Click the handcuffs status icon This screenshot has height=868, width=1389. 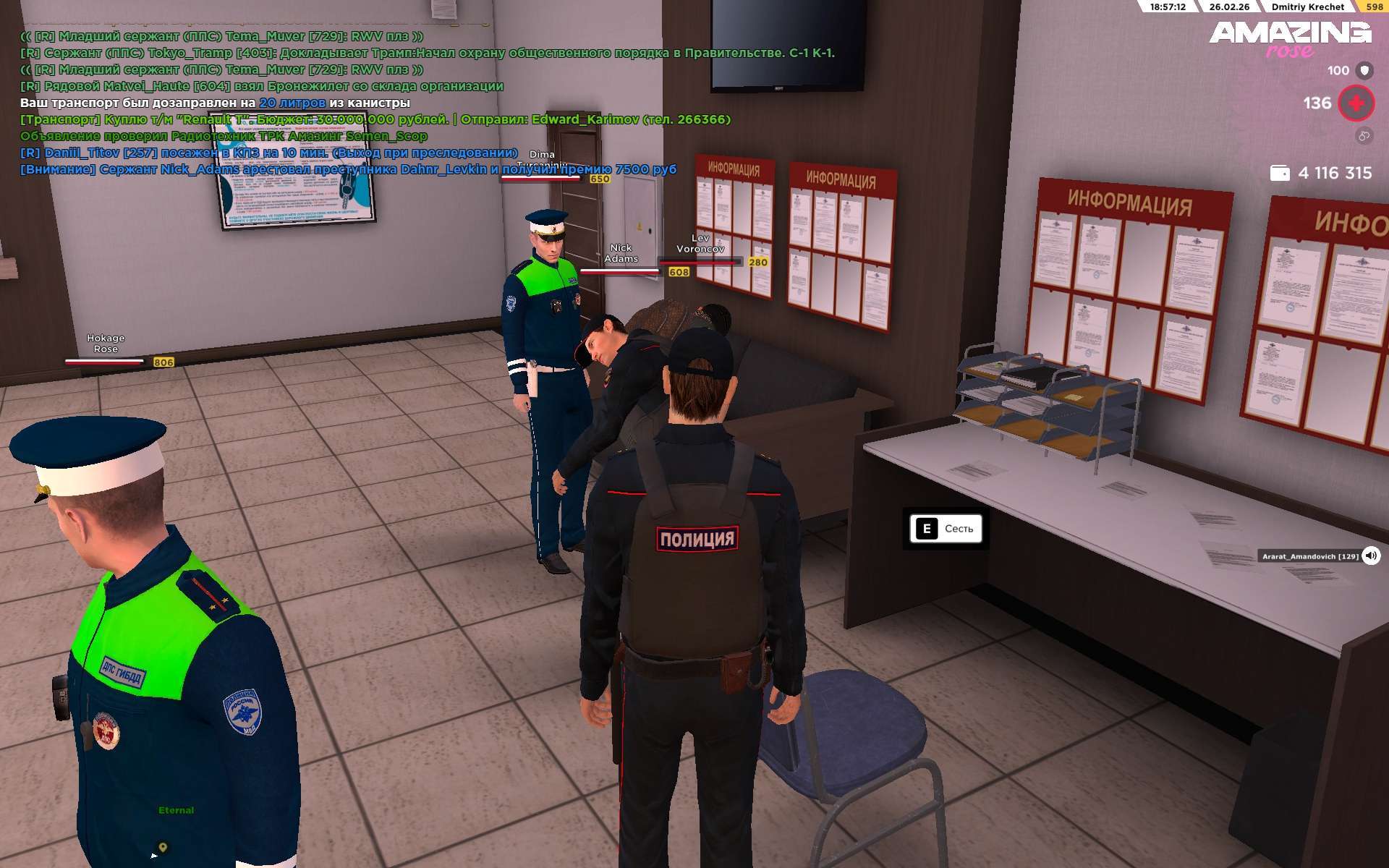[x=1364, y=135]
